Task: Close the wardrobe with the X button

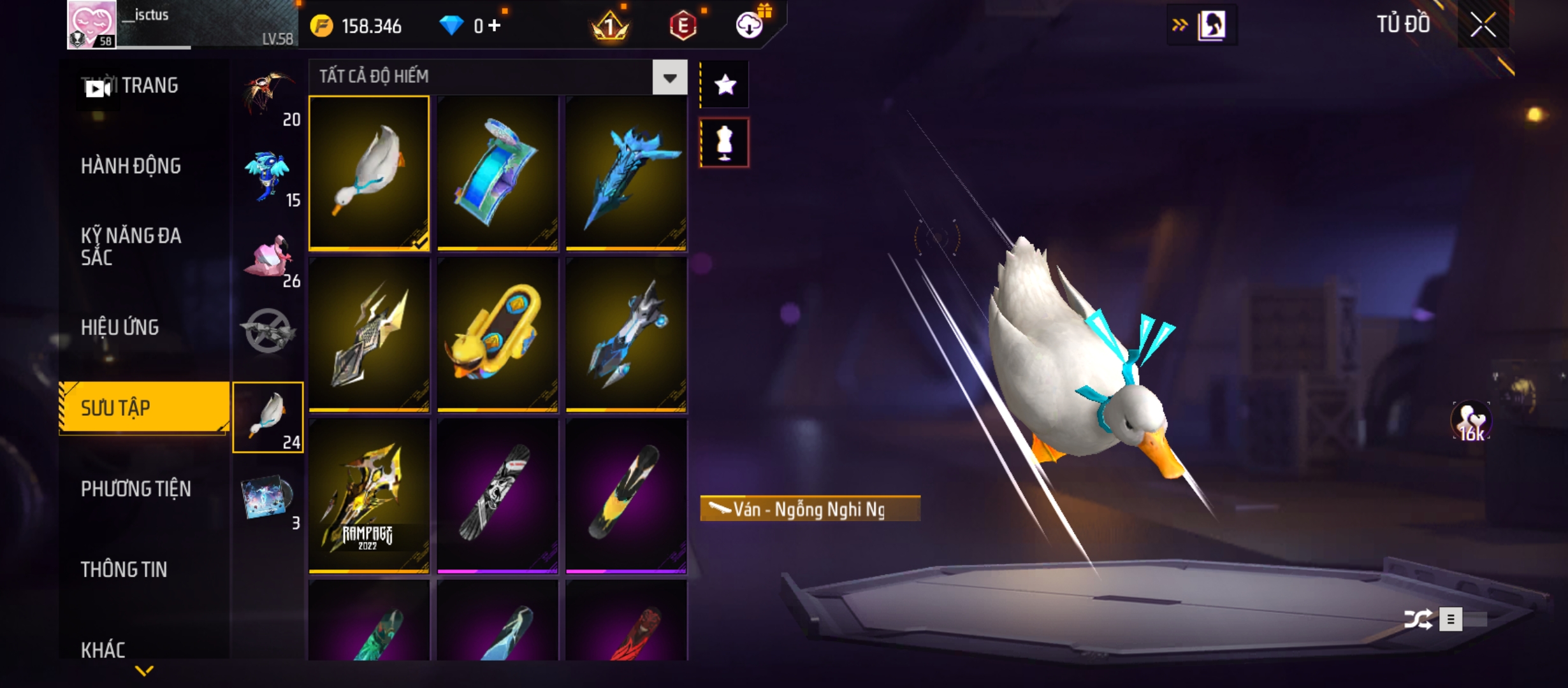Action: tap(1483, 25)
